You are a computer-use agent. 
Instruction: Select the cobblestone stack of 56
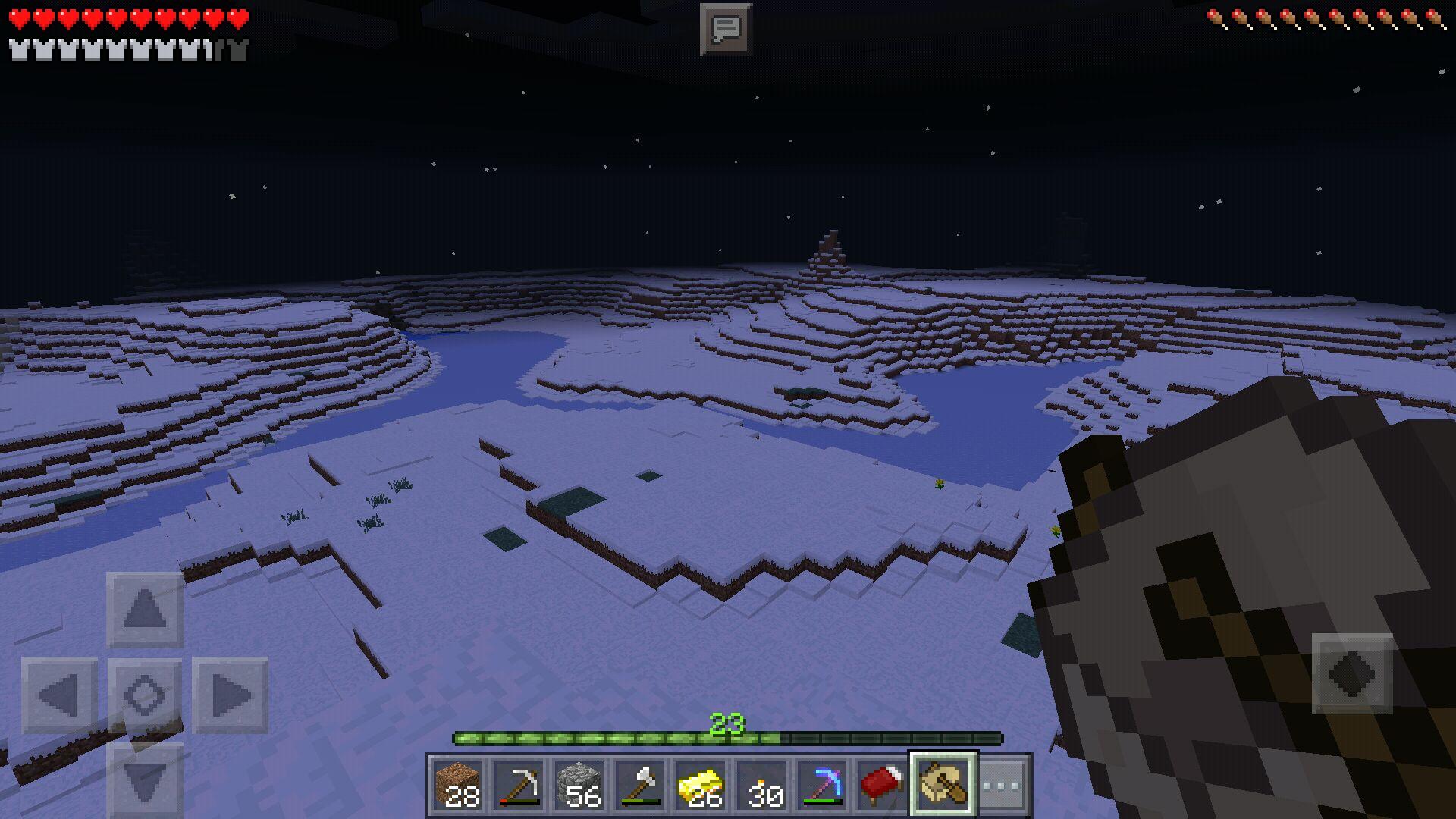579,785
